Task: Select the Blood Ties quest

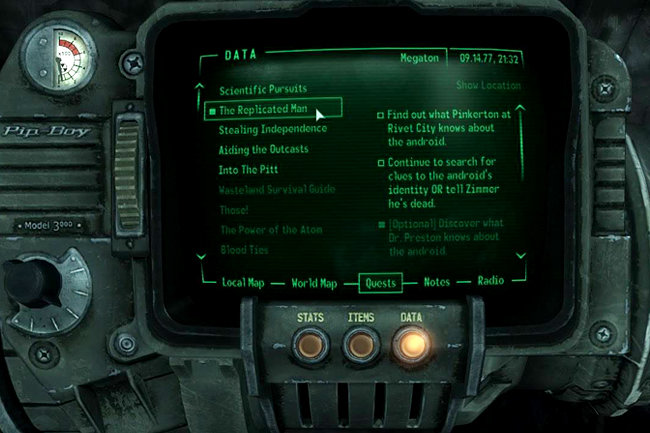Action: [244, 249]
